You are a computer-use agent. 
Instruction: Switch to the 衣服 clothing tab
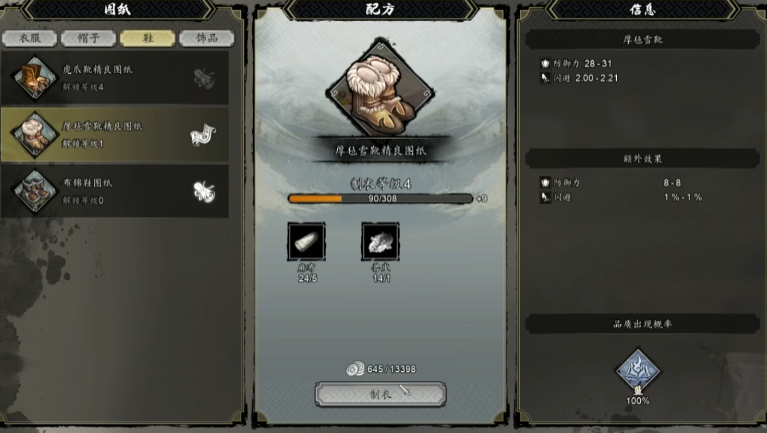tap(29, 39)
